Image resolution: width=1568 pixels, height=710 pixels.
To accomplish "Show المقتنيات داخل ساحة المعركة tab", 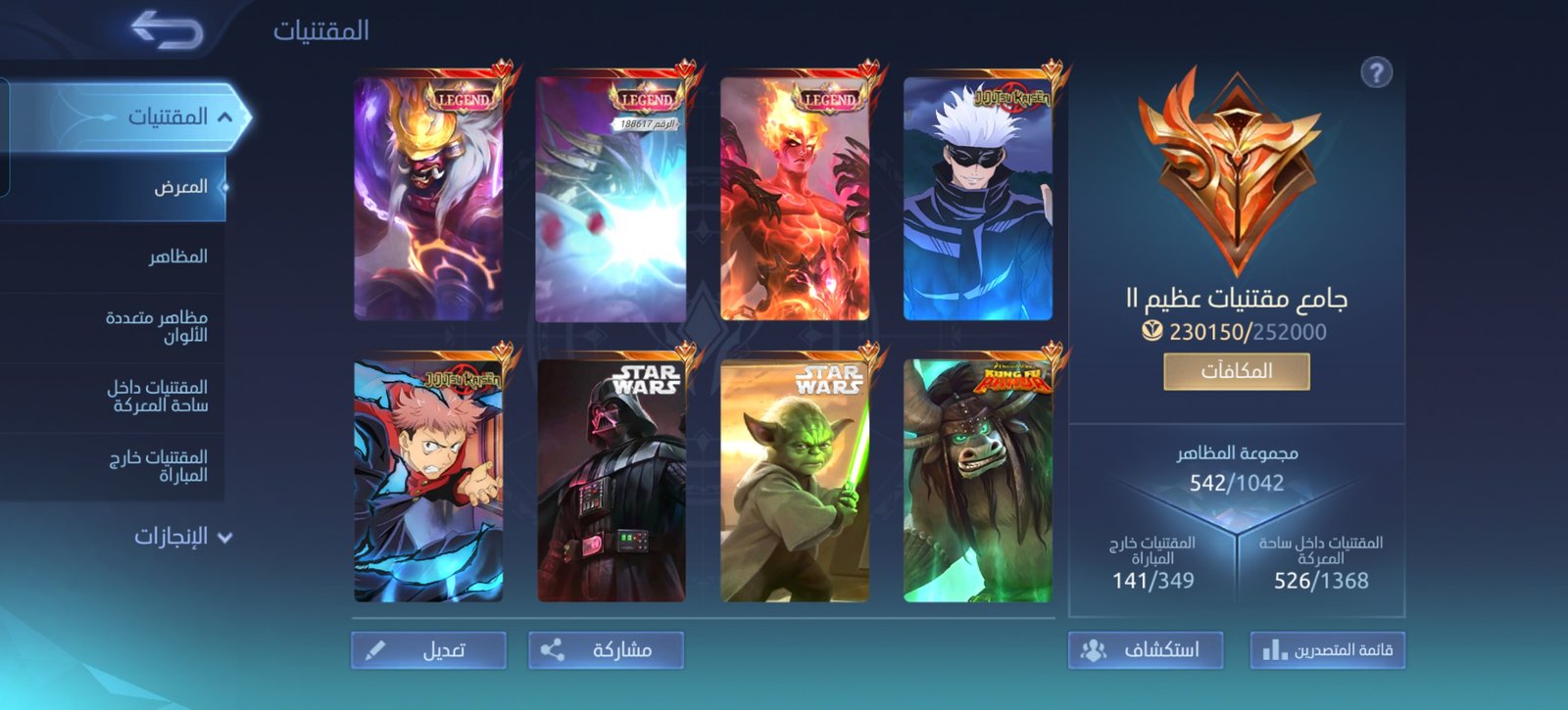I will 157,396.
